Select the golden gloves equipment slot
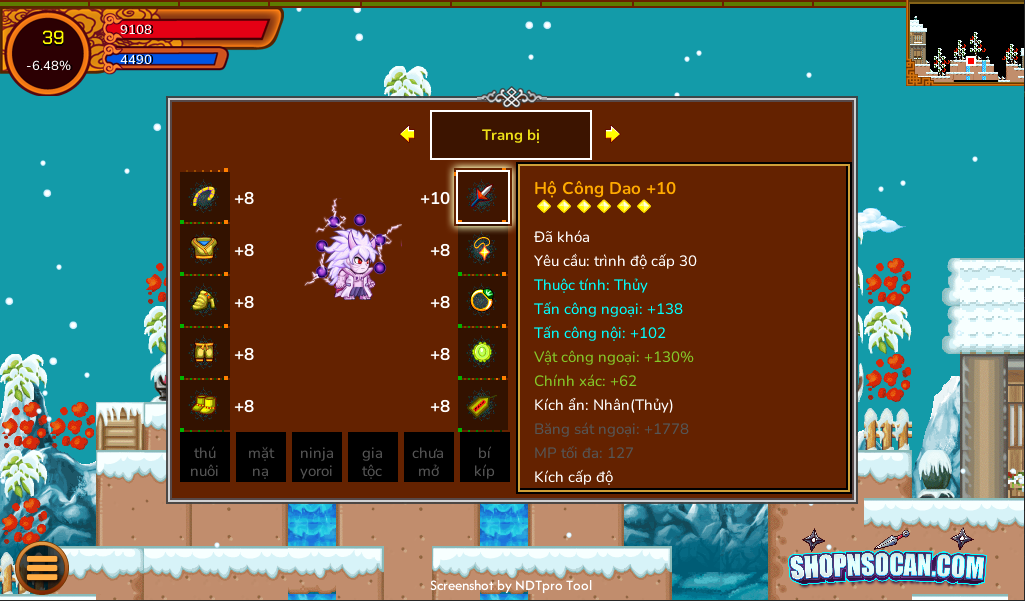Screen dimensions: 1025x601 (x=205, y=302)
